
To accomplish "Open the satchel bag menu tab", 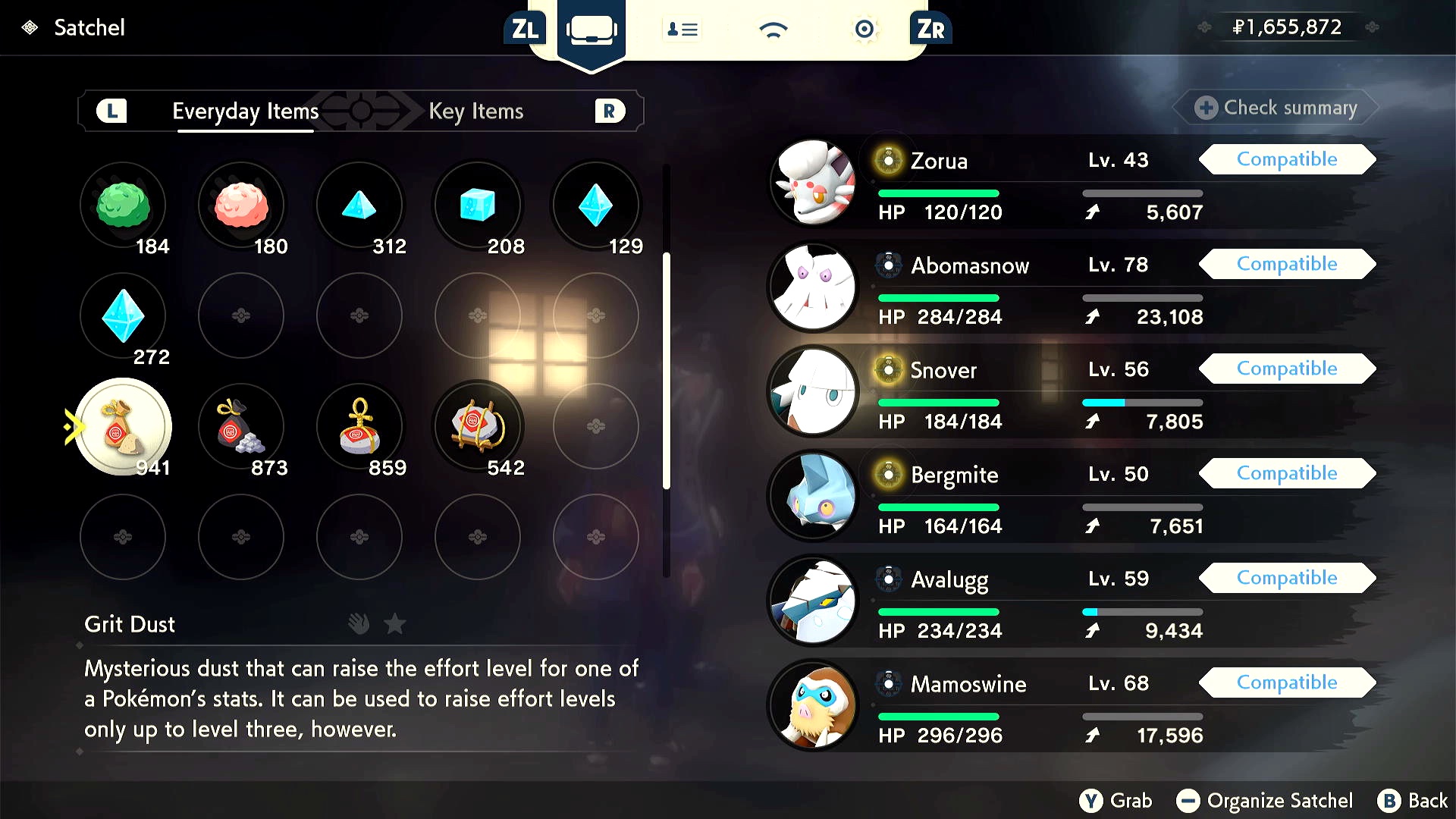I will pyautogui.click(x=591, y=30).
